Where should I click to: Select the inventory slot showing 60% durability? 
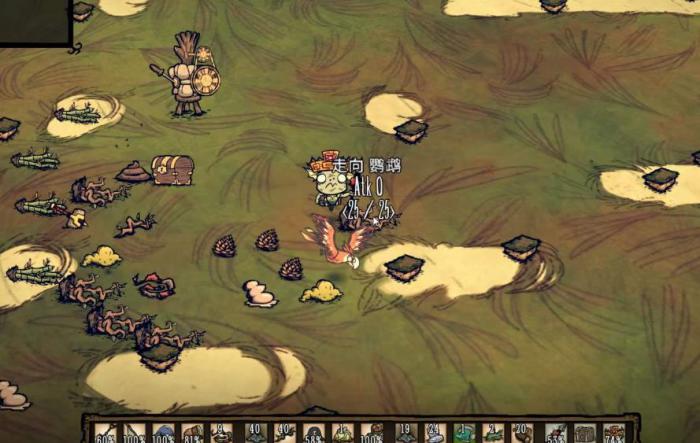105,433
